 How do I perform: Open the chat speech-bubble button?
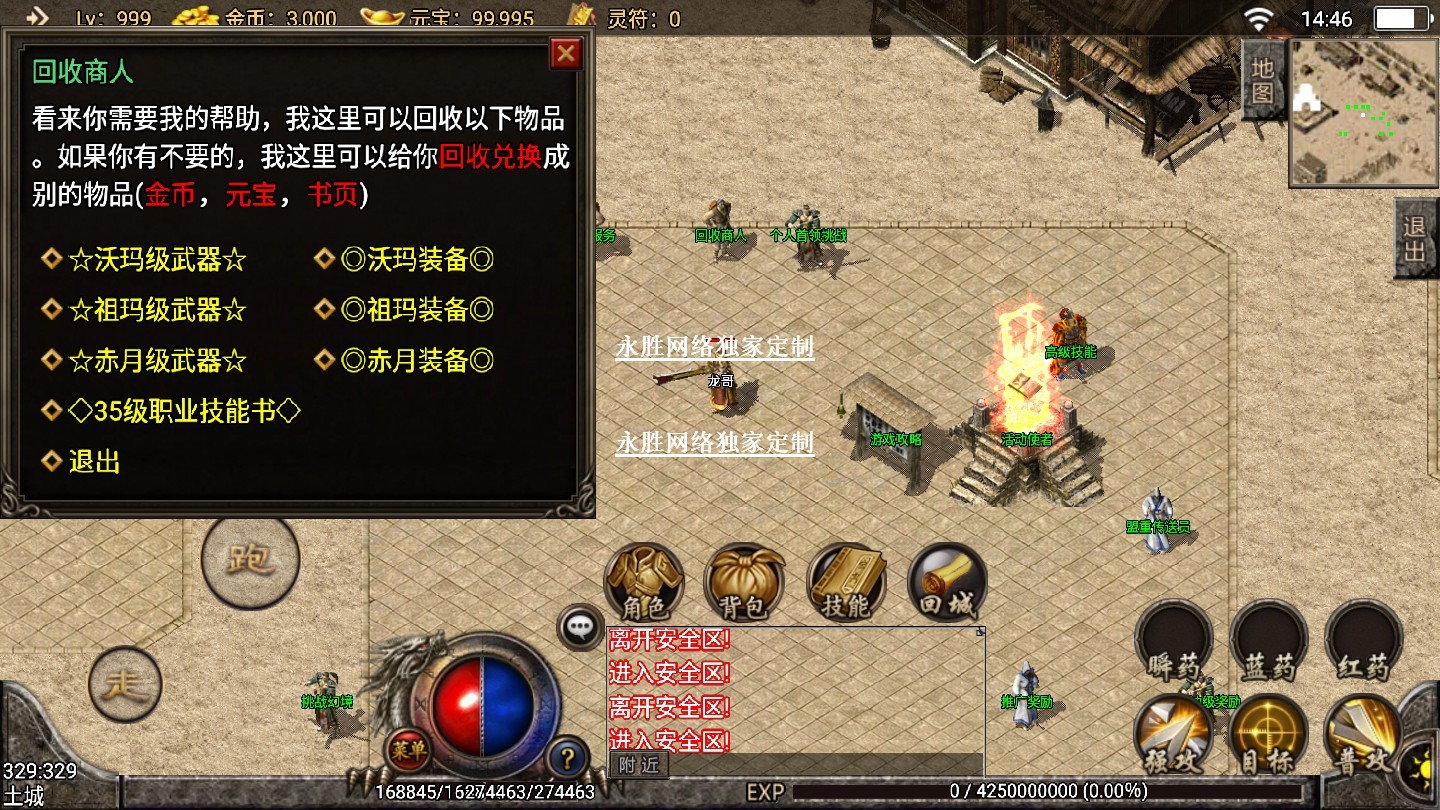click(580, 627)
